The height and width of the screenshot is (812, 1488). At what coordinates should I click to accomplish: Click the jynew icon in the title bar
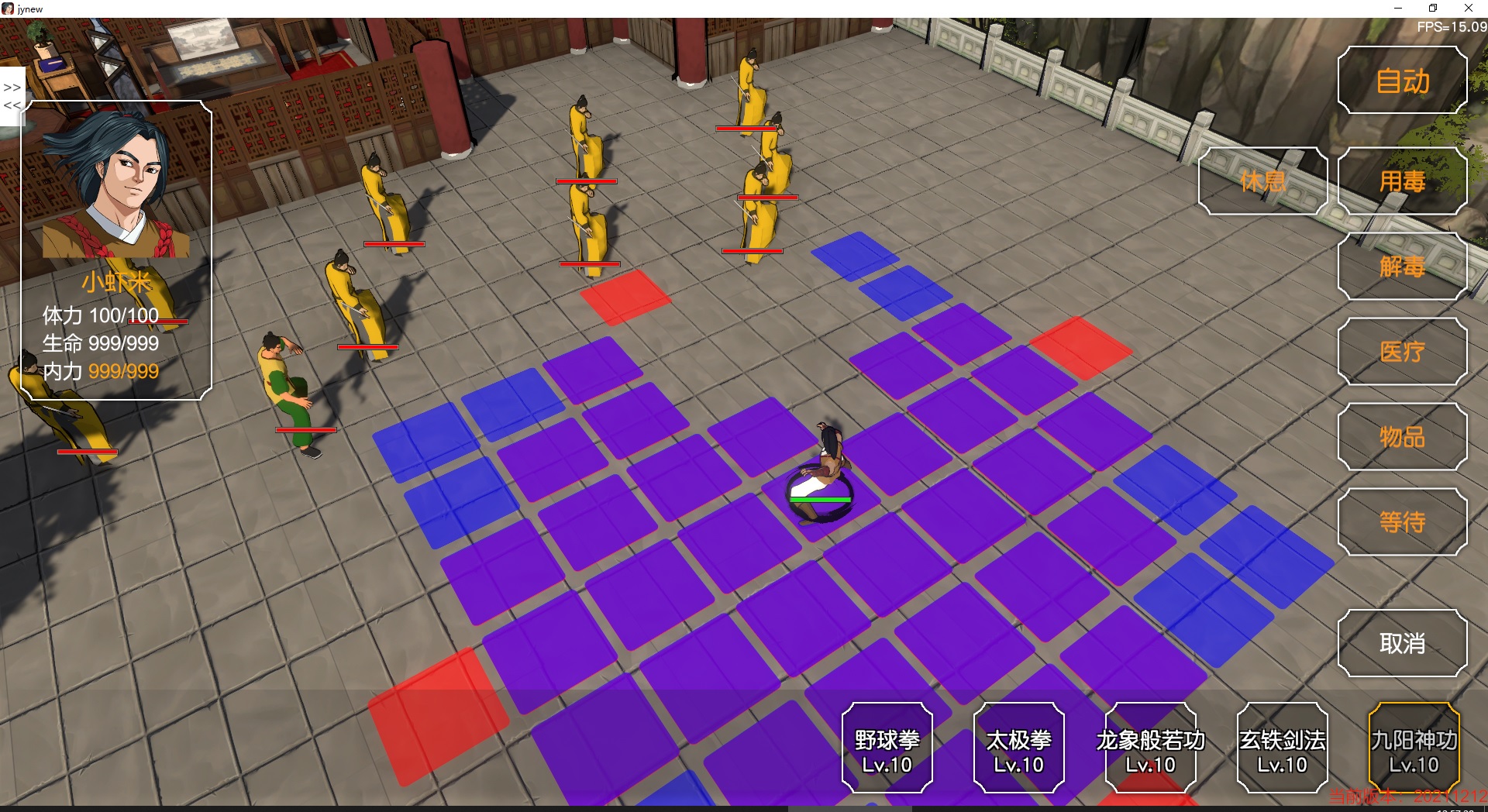click(8, 8)
